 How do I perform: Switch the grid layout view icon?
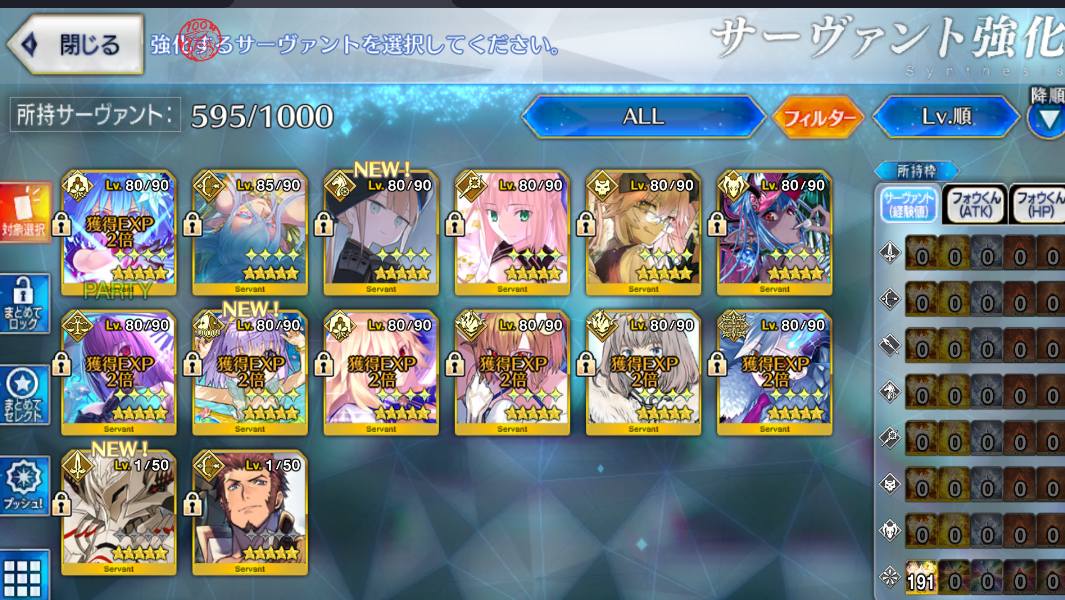23,575
